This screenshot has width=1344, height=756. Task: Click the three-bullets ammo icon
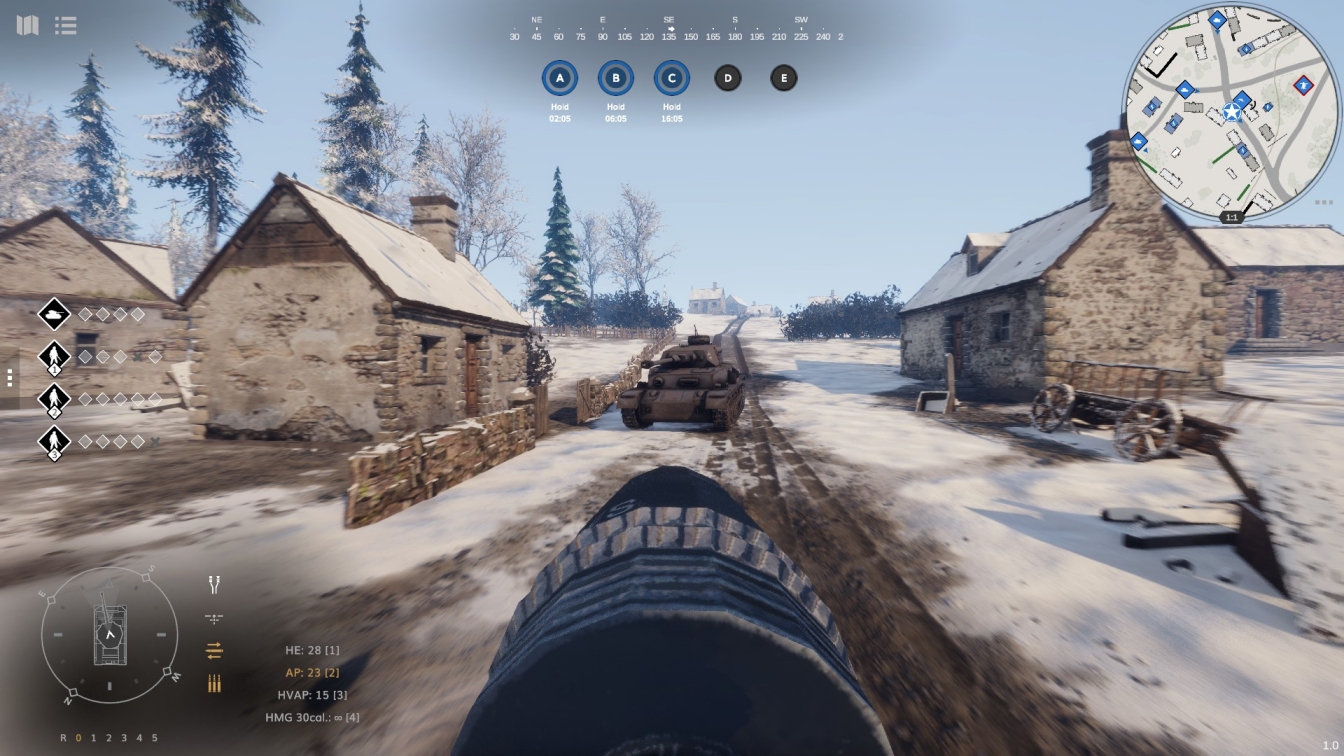(214, 684)
